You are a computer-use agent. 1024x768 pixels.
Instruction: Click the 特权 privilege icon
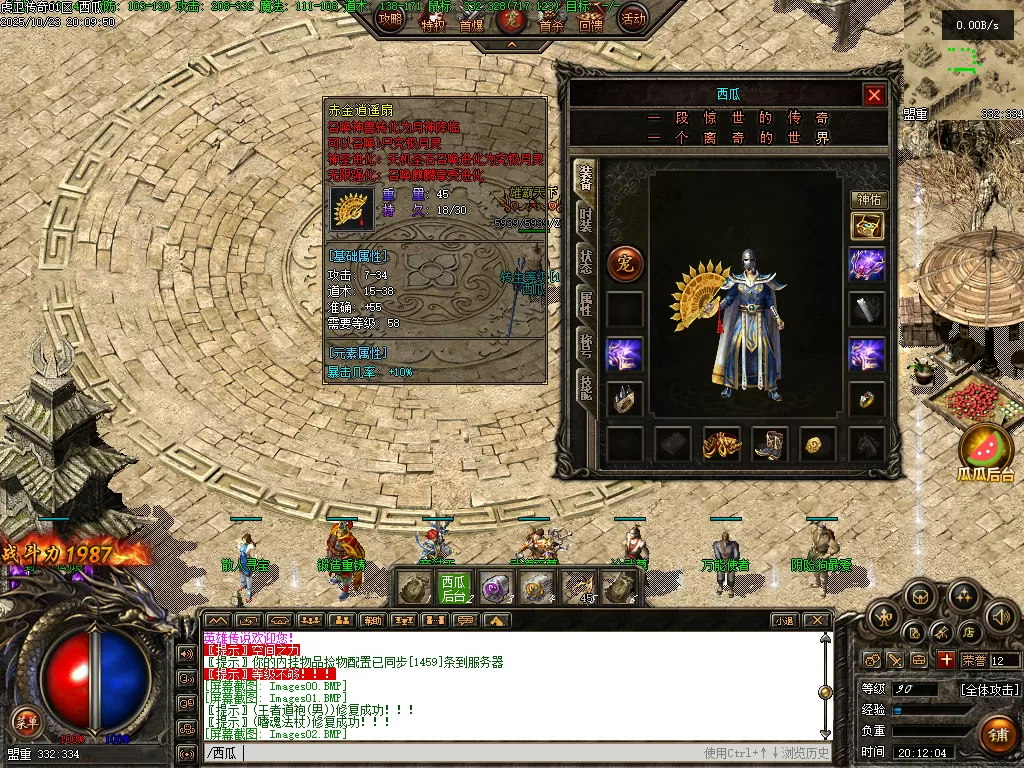tap(432, 22)
